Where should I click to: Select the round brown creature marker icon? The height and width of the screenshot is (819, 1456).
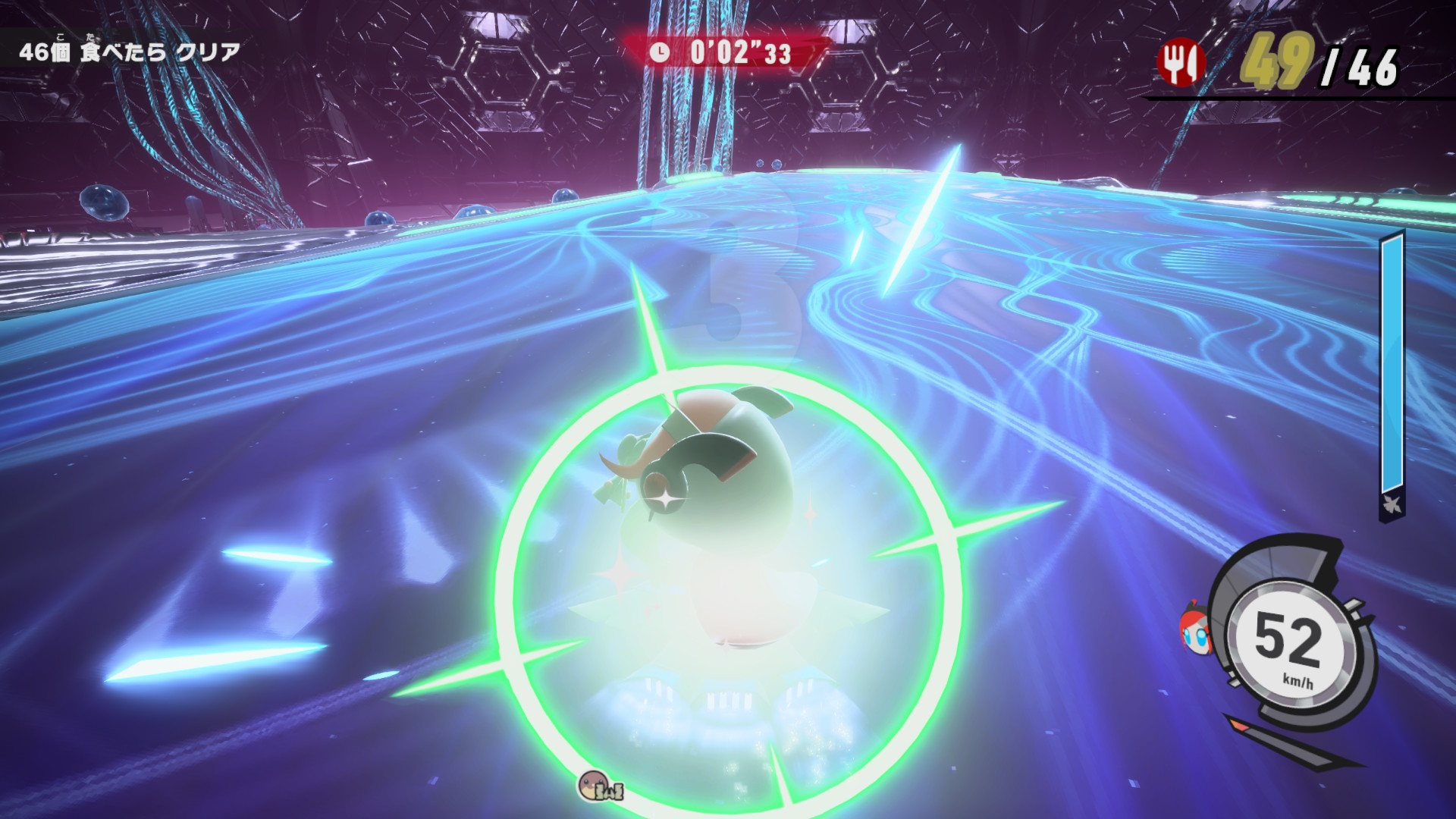pos(593,786)
